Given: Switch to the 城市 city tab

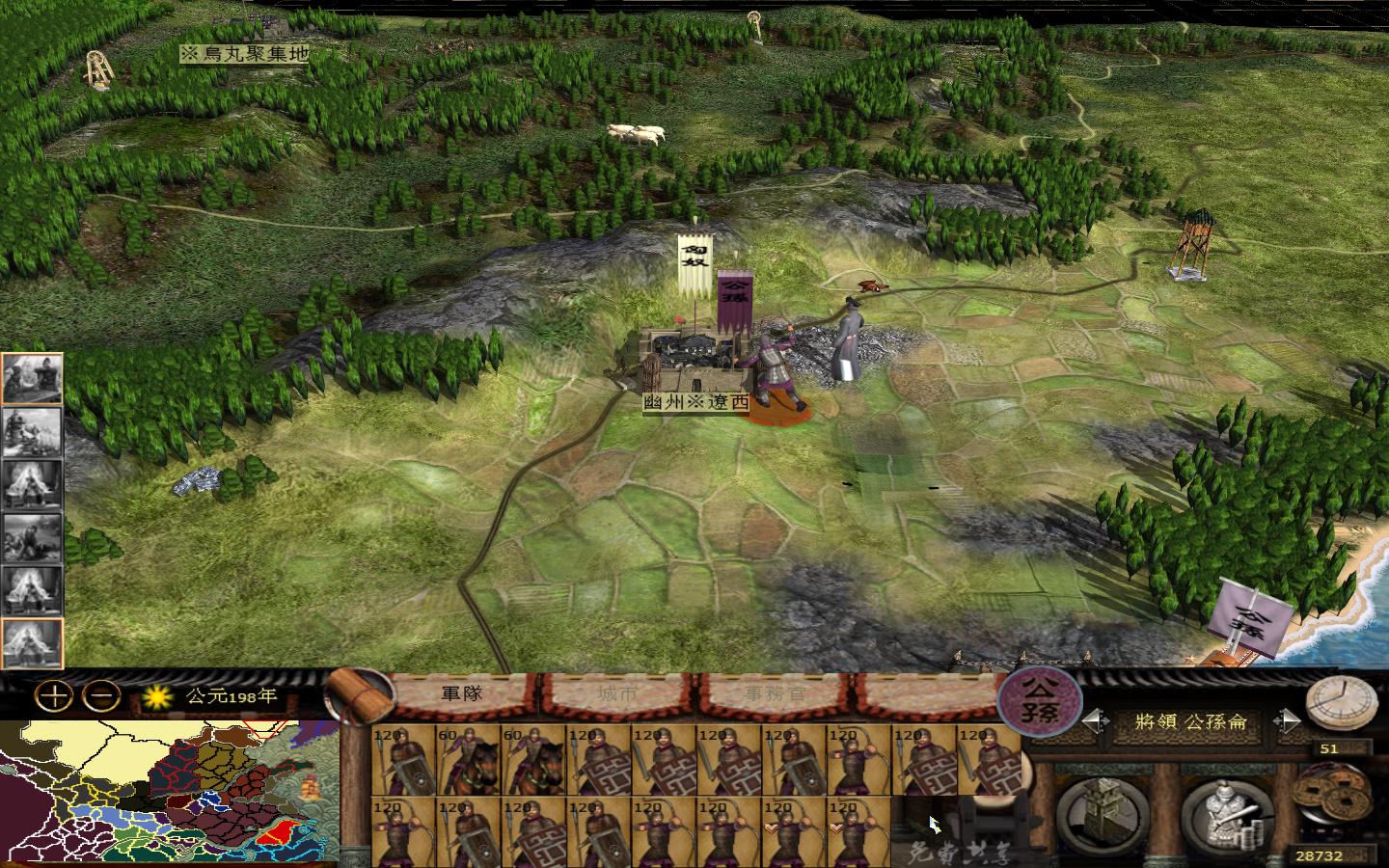Looking at the screenshot, I should [x=620, y=692].
